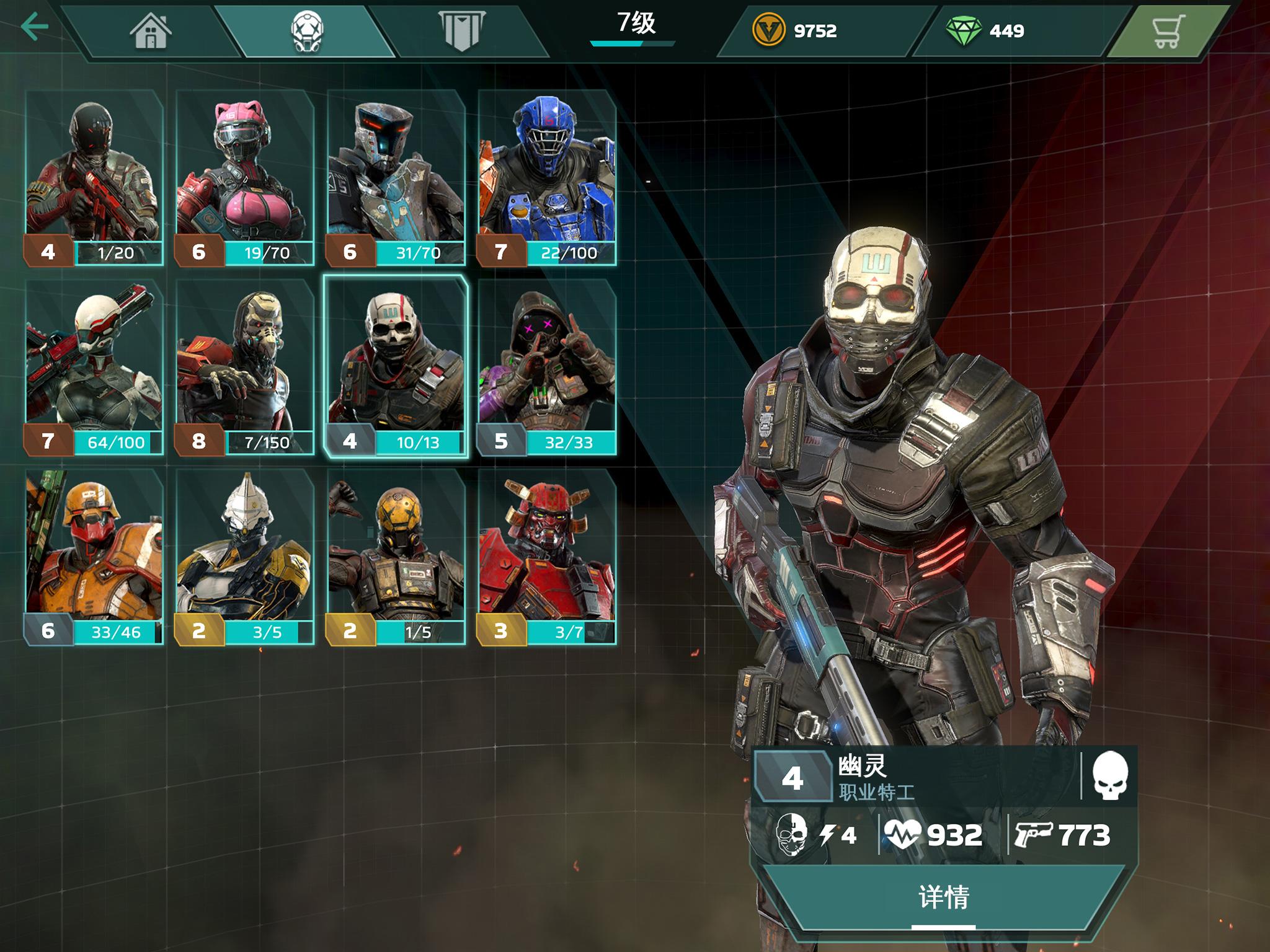This screenshot has height=952, width=1270.
Task: Choose the pink cat-ear helmet hero
Action: (245, 177)
